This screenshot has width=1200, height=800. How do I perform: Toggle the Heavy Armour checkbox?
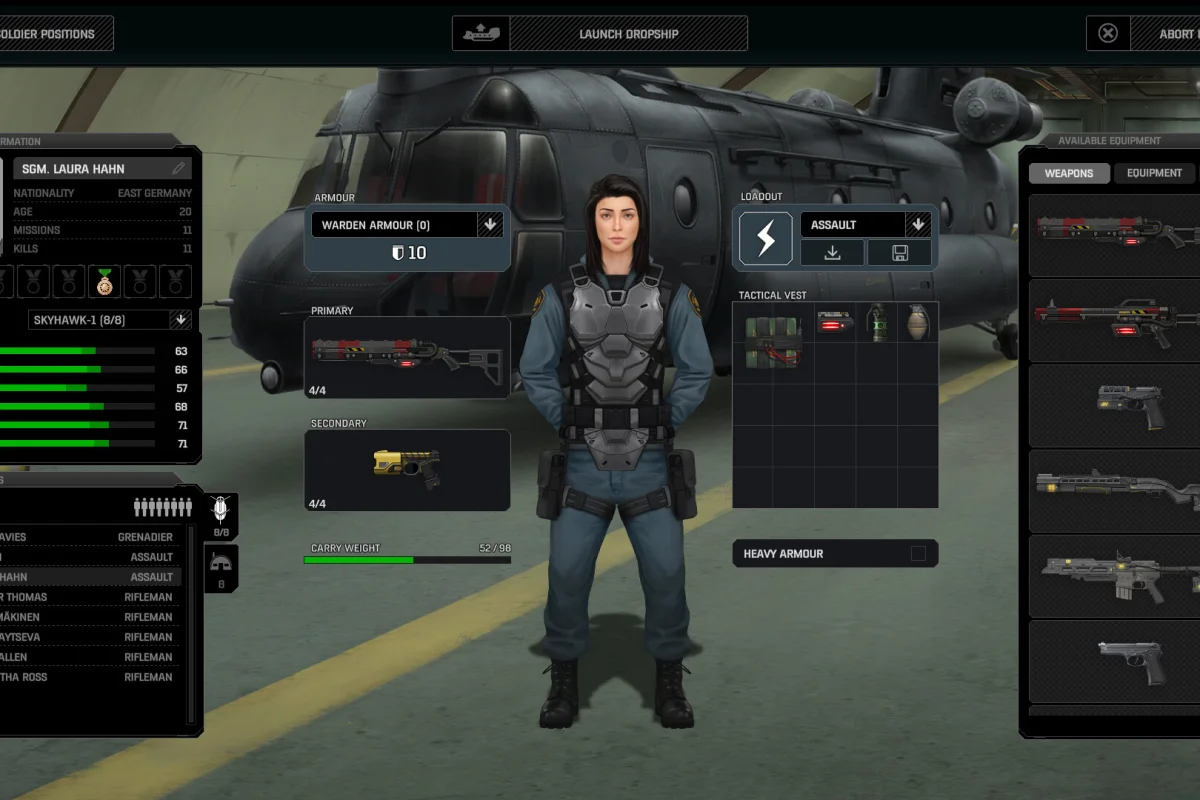[918, 554]
